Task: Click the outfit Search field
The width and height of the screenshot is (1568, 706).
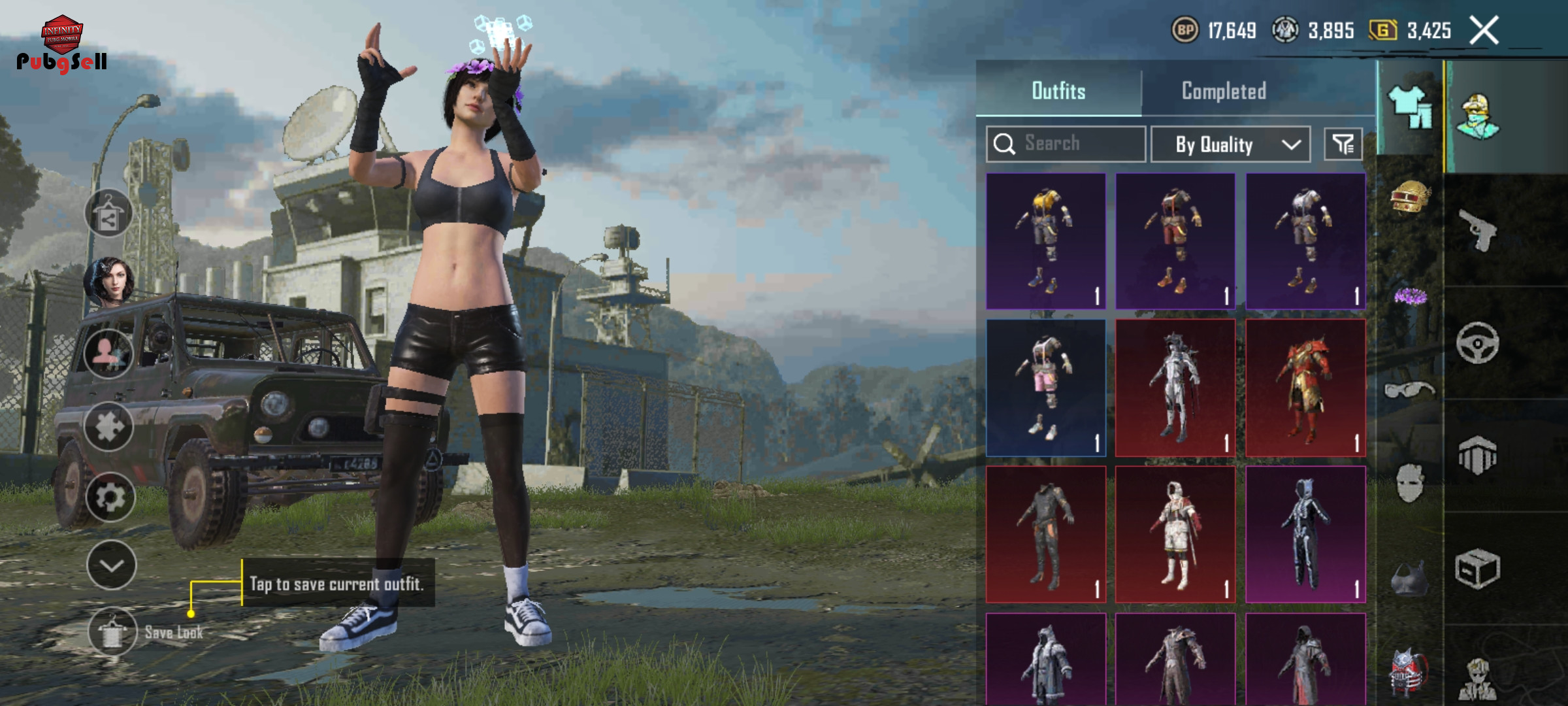Action: coord(1066,144)
